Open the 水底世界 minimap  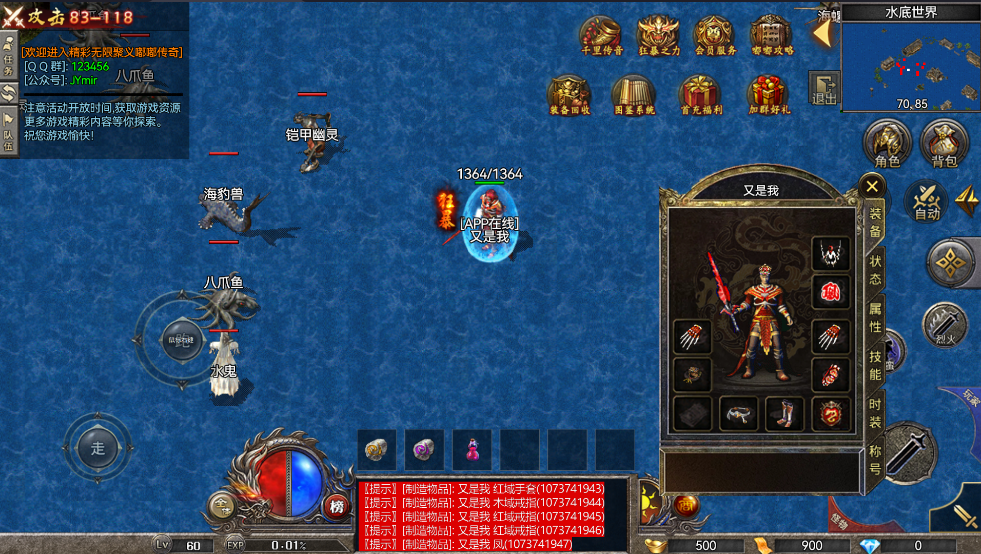(x=910, y=62)
